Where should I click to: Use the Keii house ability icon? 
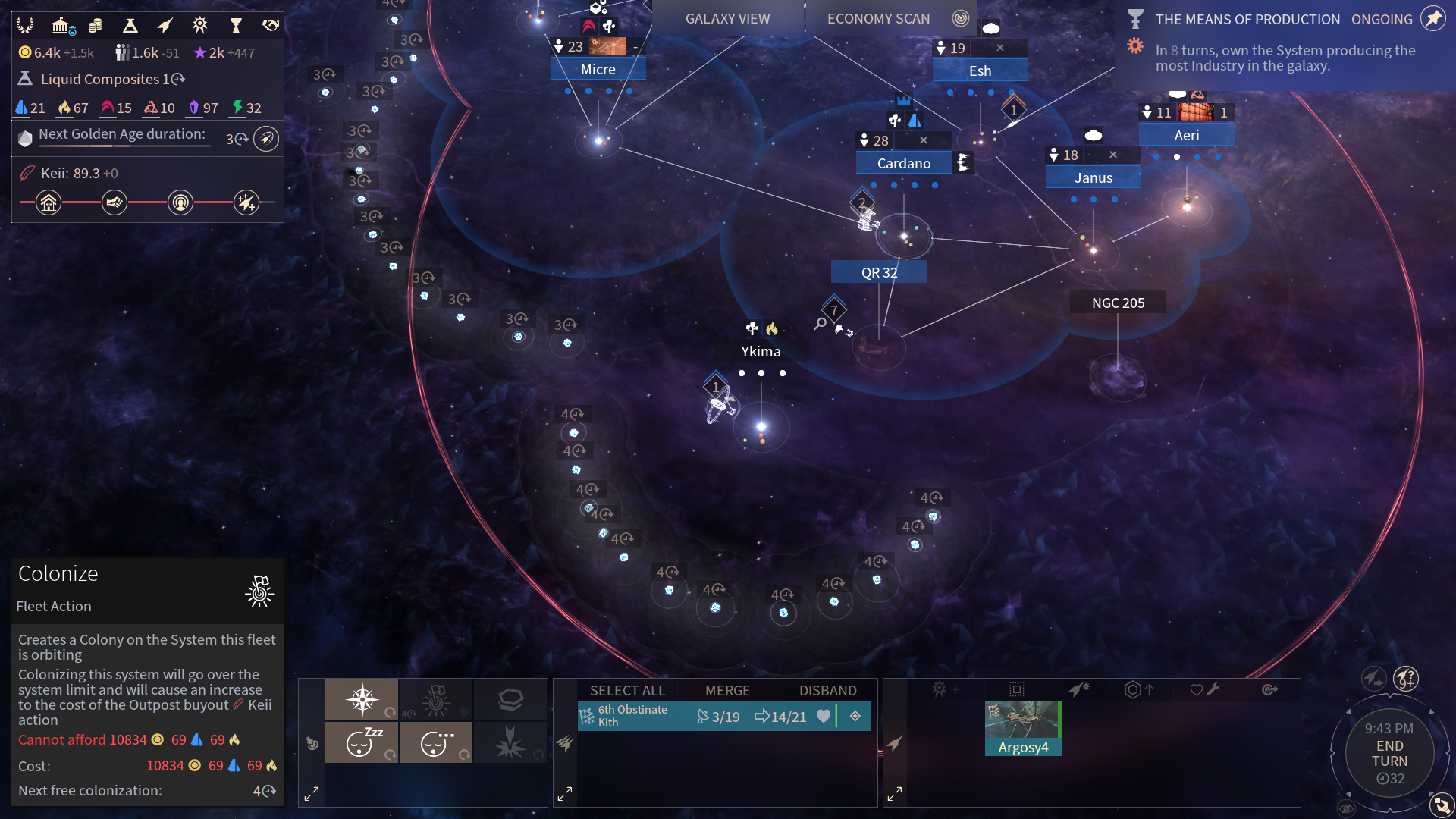[x=49, y=202]
